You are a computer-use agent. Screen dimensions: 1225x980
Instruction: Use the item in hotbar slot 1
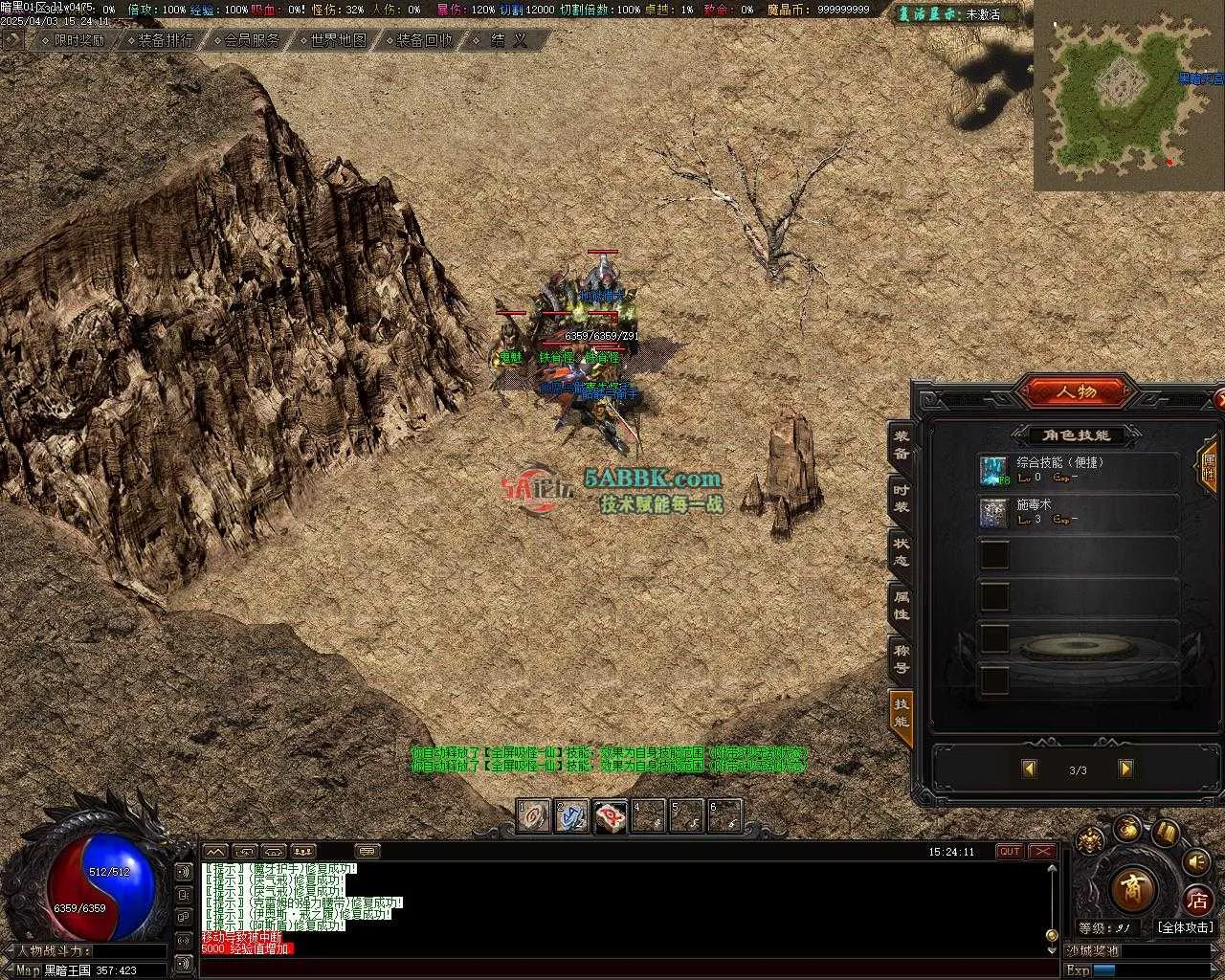pos(535,815)
